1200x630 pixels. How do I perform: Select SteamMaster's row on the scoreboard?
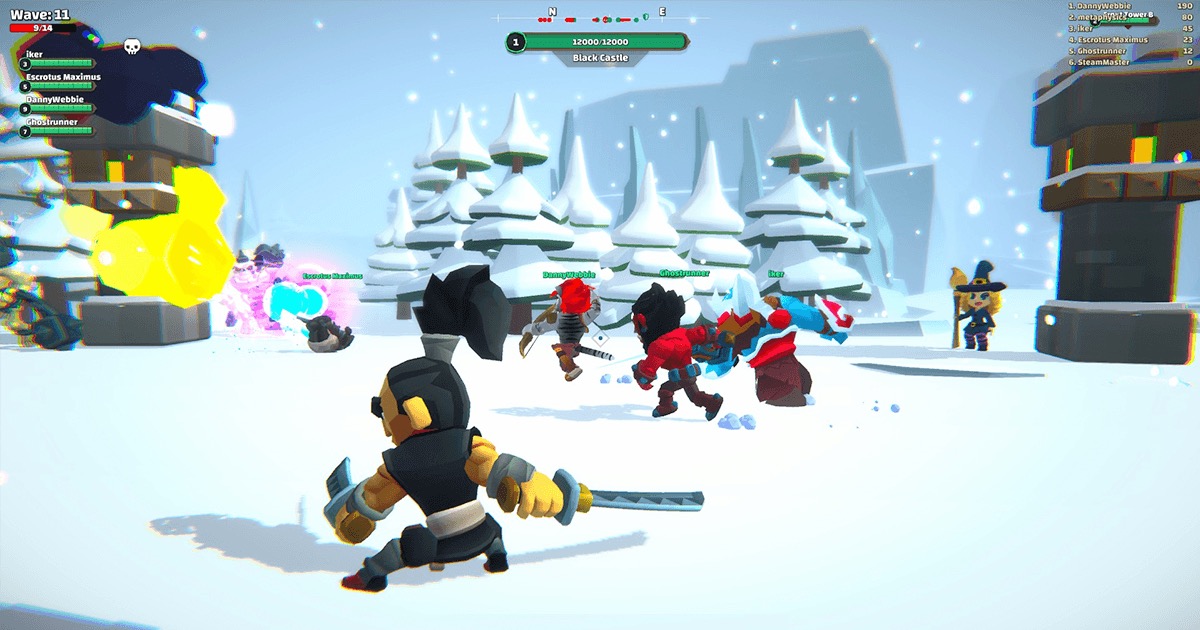click(x=1130, y=62)
